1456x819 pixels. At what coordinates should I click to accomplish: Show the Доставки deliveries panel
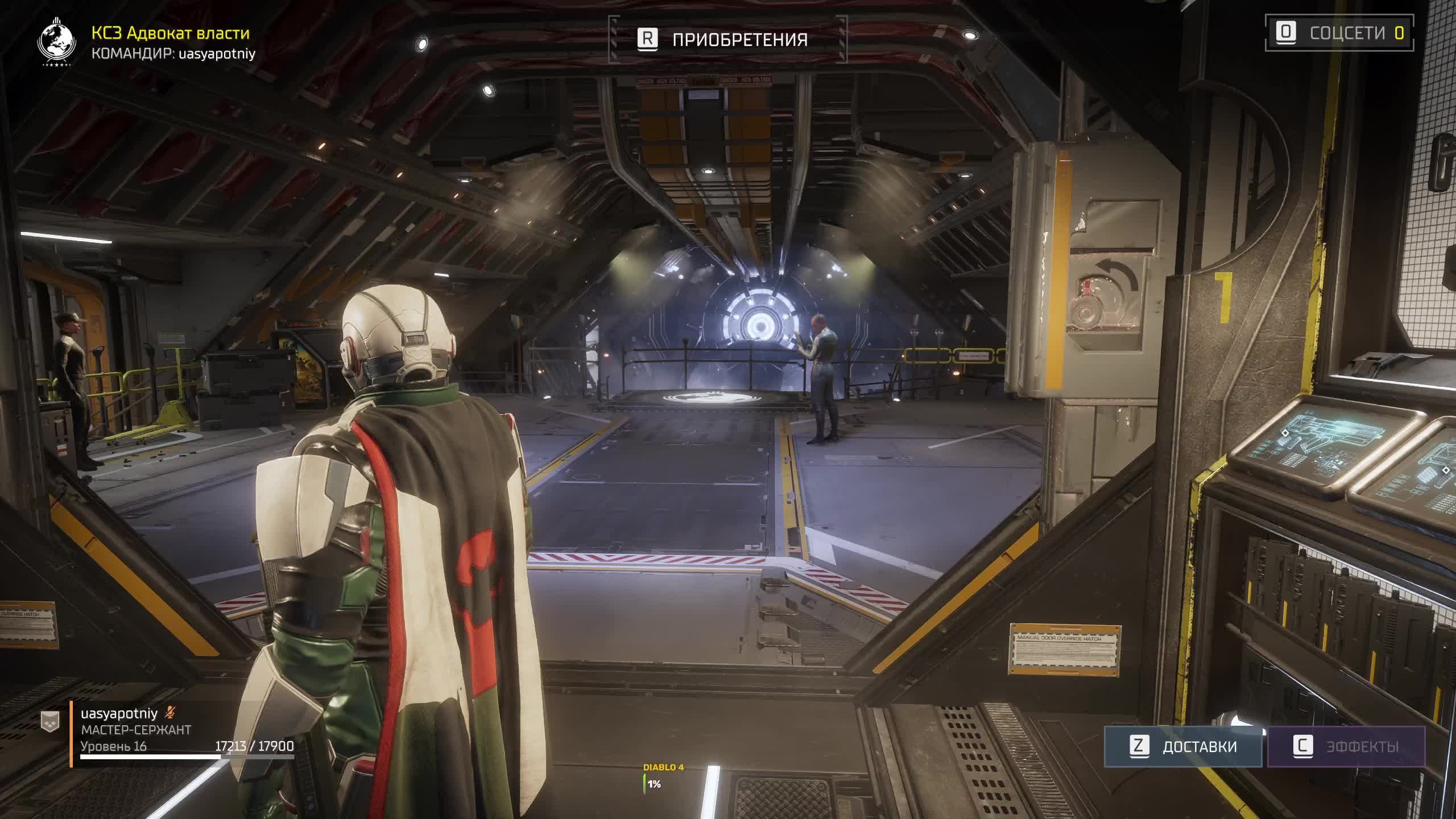pos(1183,746)
